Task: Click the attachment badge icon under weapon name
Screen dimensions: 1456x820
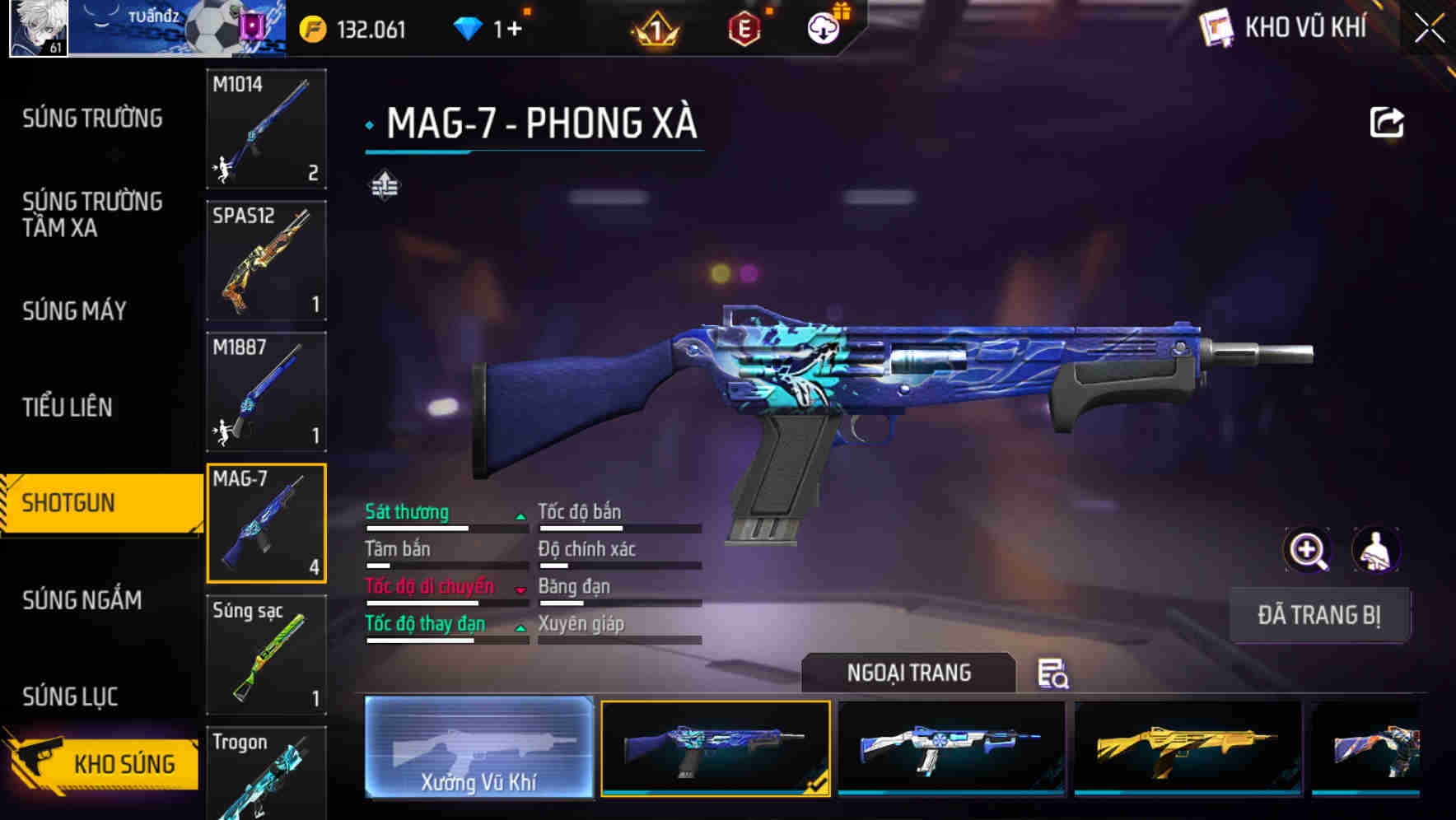Action: tap(385, 184)
